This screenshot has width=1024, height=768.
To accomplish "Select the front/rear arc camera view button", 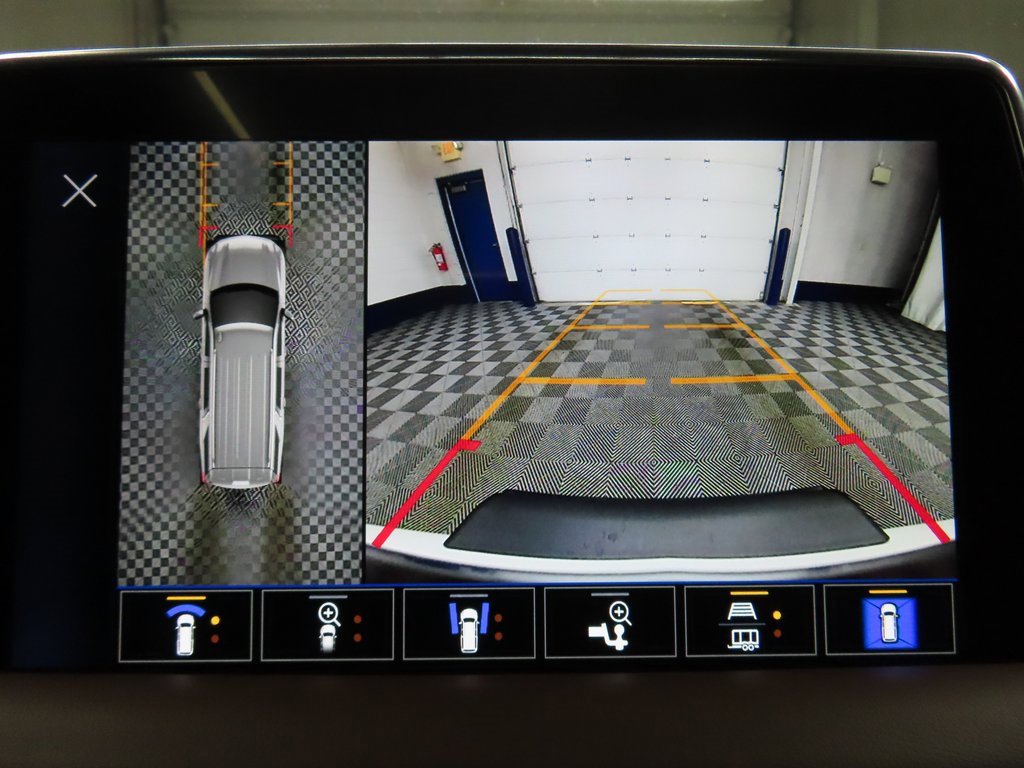I will click(185, 624).
